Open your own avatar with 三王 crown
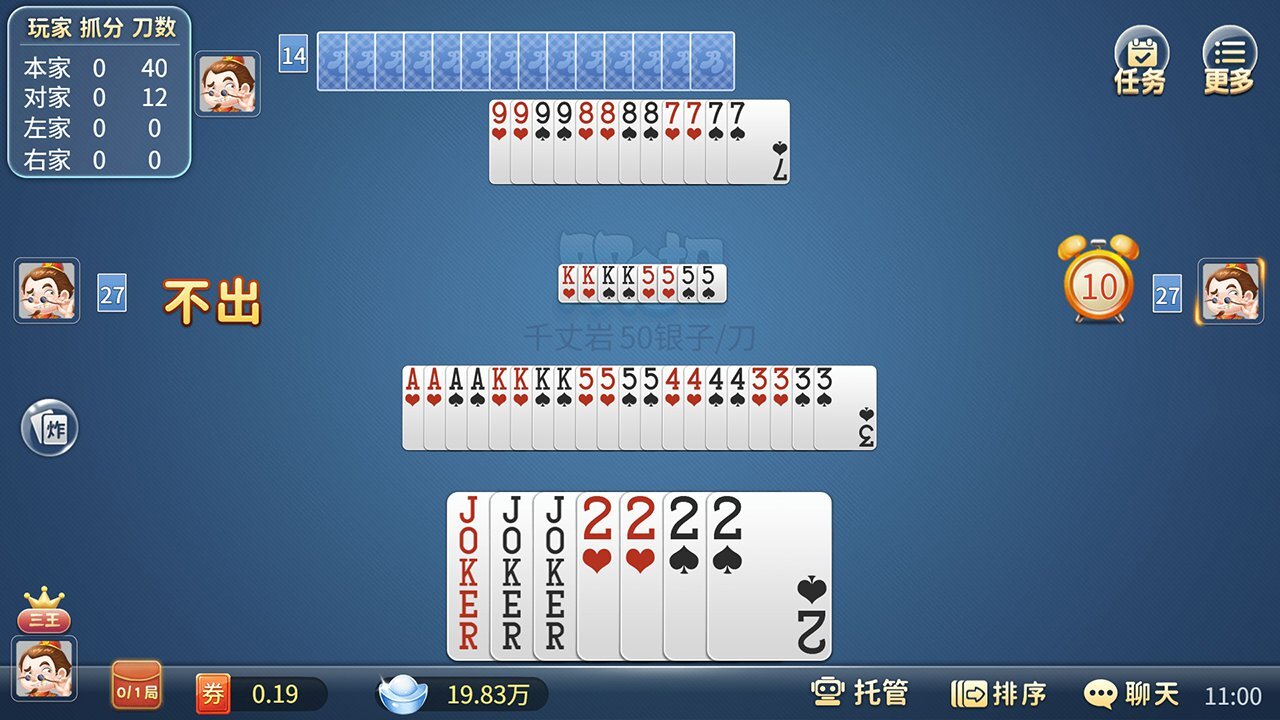1280x720 pixels. point(45,668)
